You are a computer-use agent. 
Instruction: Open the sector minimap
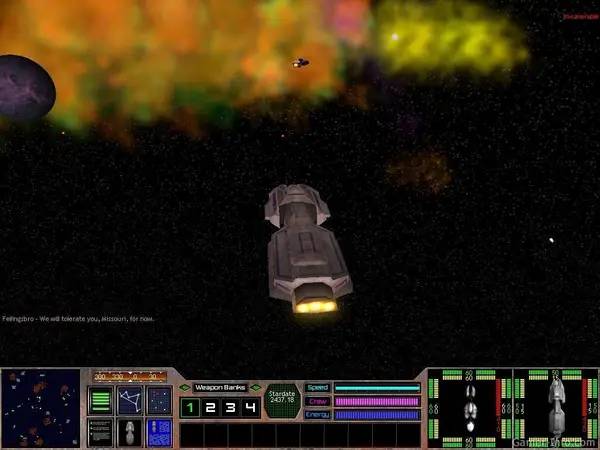pyautogui.click(x=41, y=408)
